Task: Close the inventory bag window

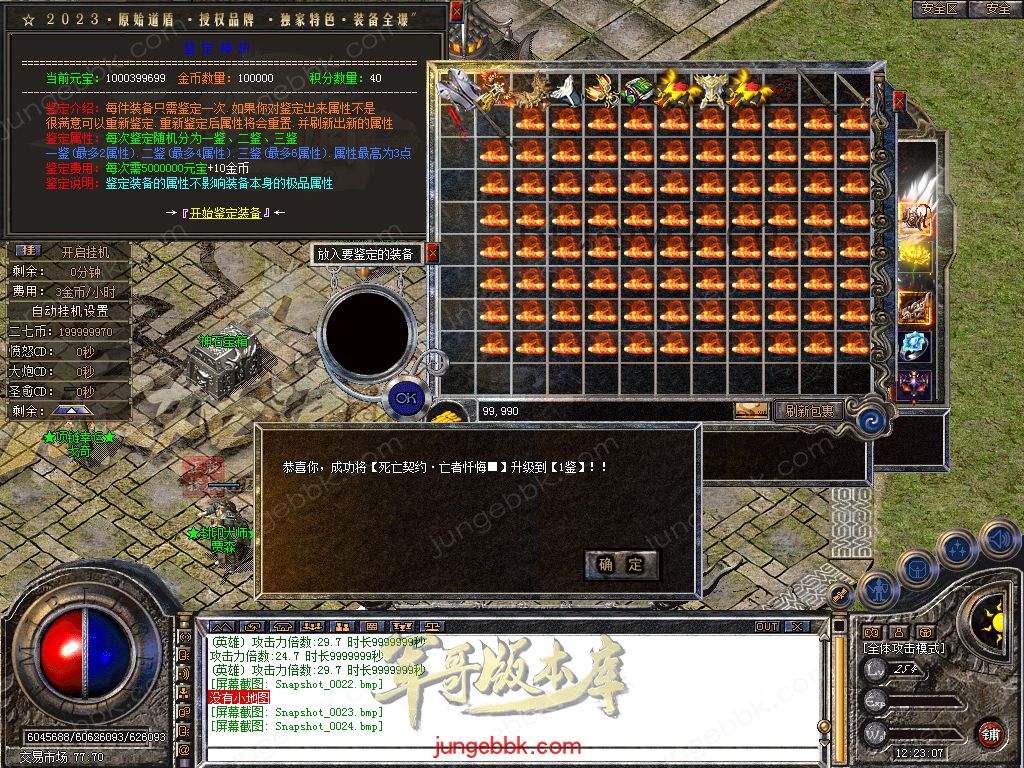Action: click(x=899, y=100)
